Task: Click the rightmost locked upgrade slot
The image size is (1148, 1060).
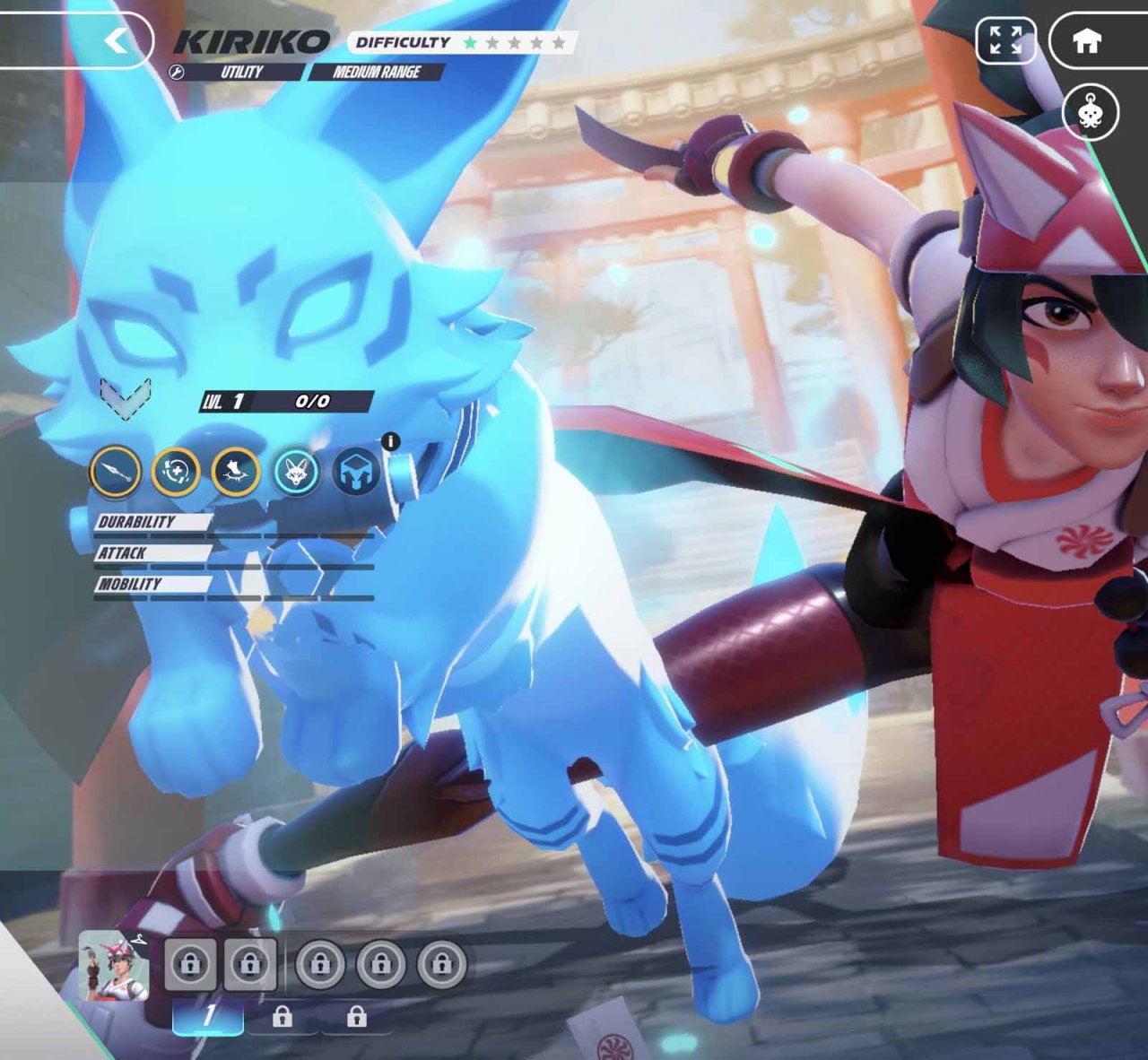Action: pos(441,965)
